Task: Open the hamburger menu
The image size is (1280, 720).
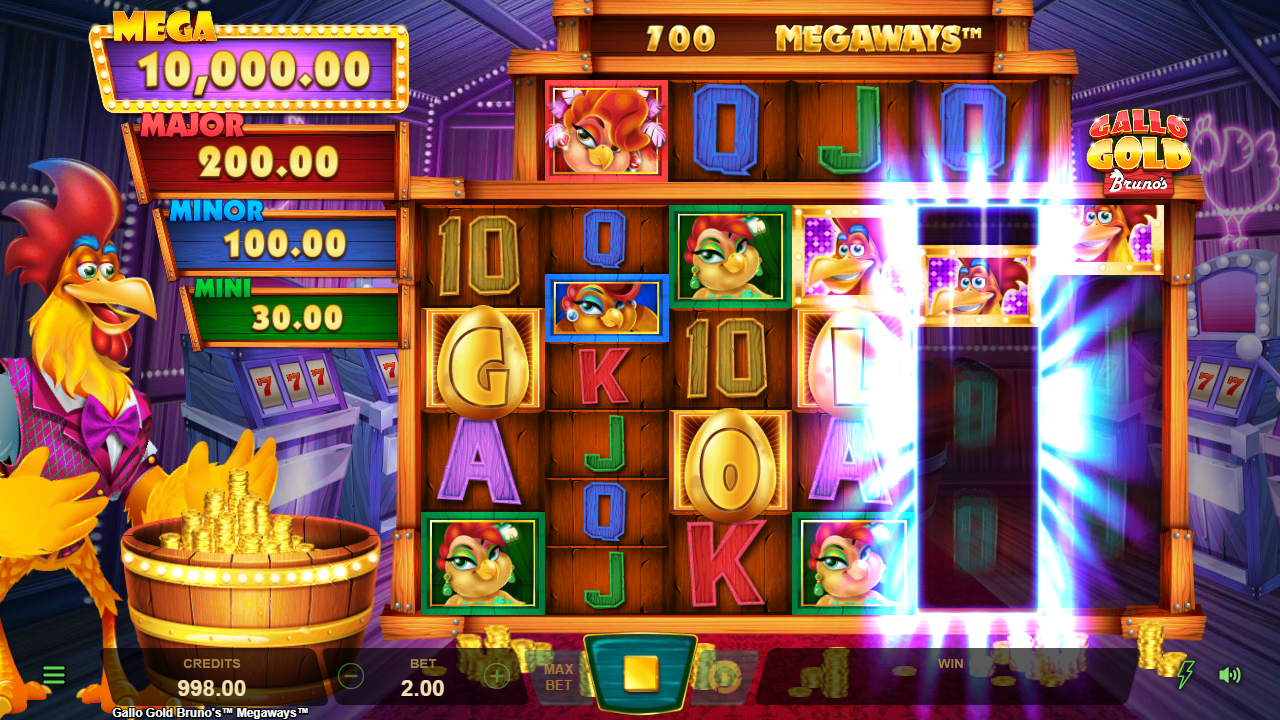Action: click(54, 675)
